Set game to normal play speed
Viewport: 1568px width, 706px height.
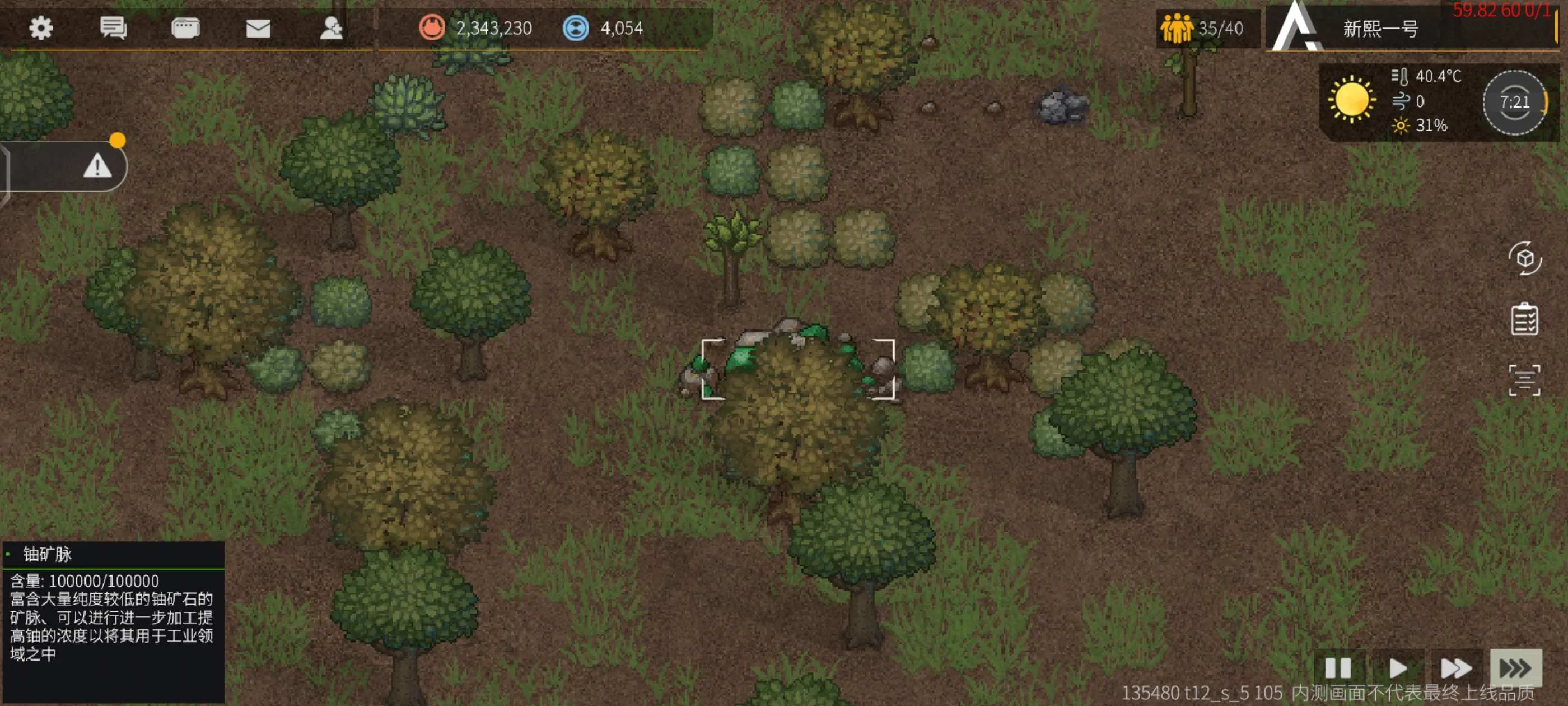tap(1398, 668)
